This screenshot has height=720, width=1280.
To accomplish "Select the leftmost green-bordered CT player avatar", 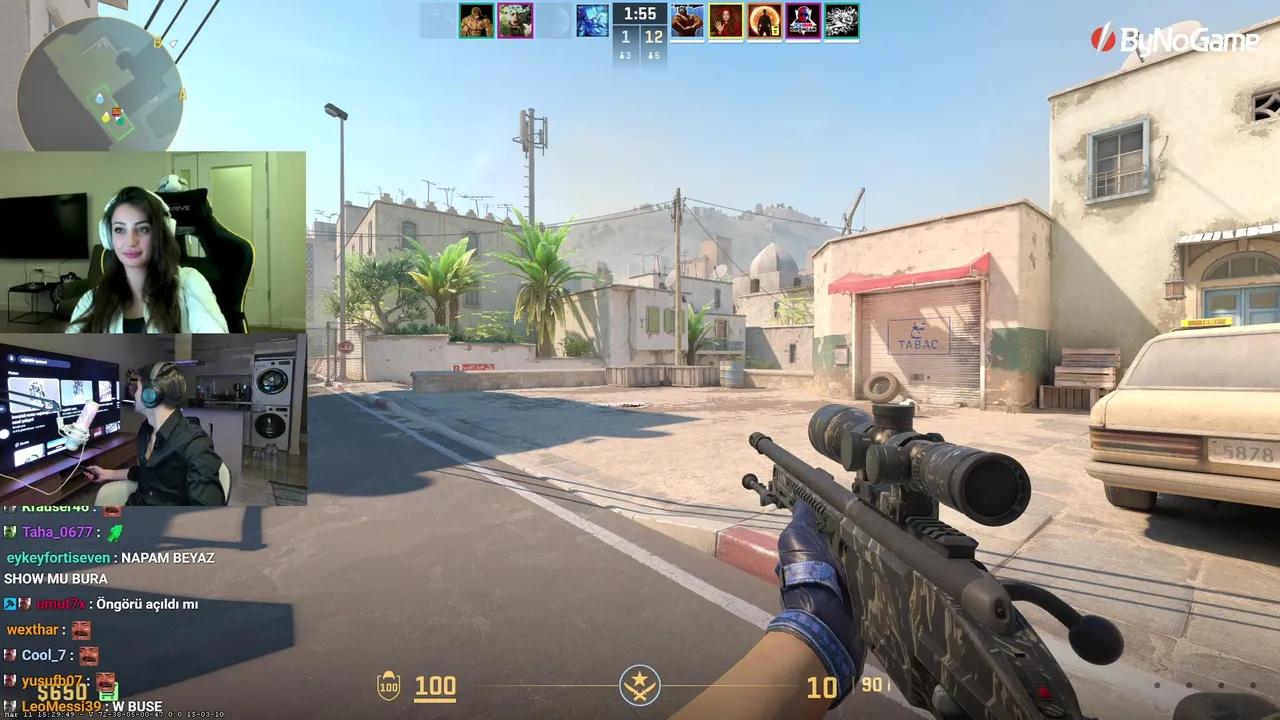I will (x=477, y=20).
